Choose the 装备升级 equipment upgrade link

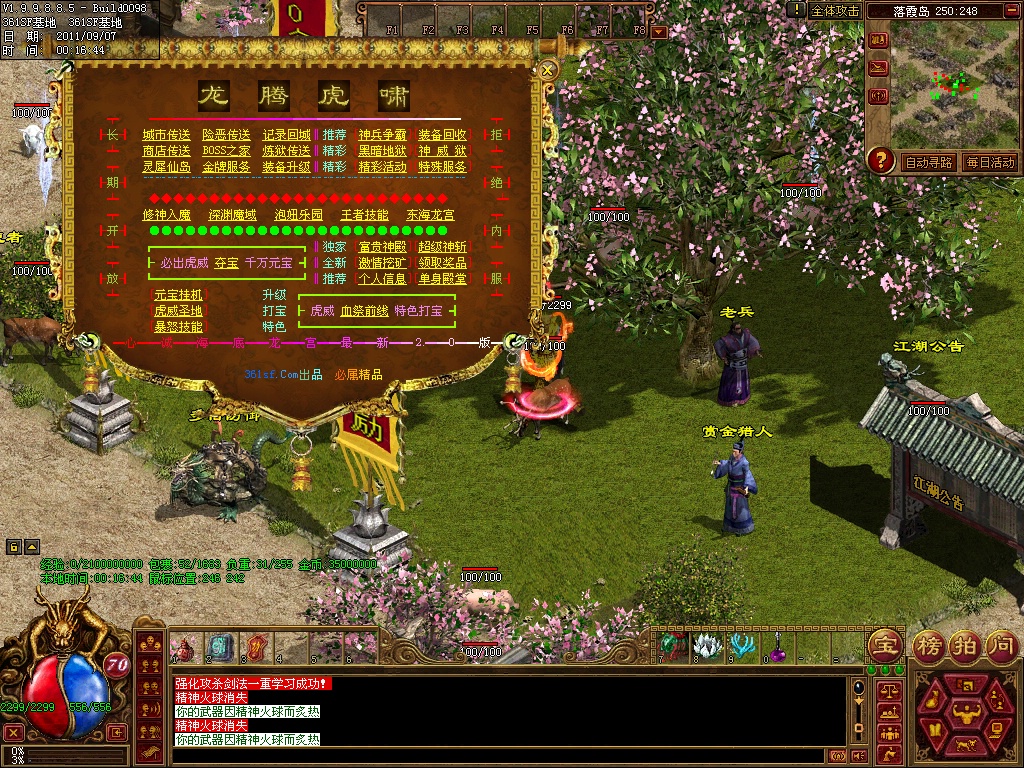point(286,167)
